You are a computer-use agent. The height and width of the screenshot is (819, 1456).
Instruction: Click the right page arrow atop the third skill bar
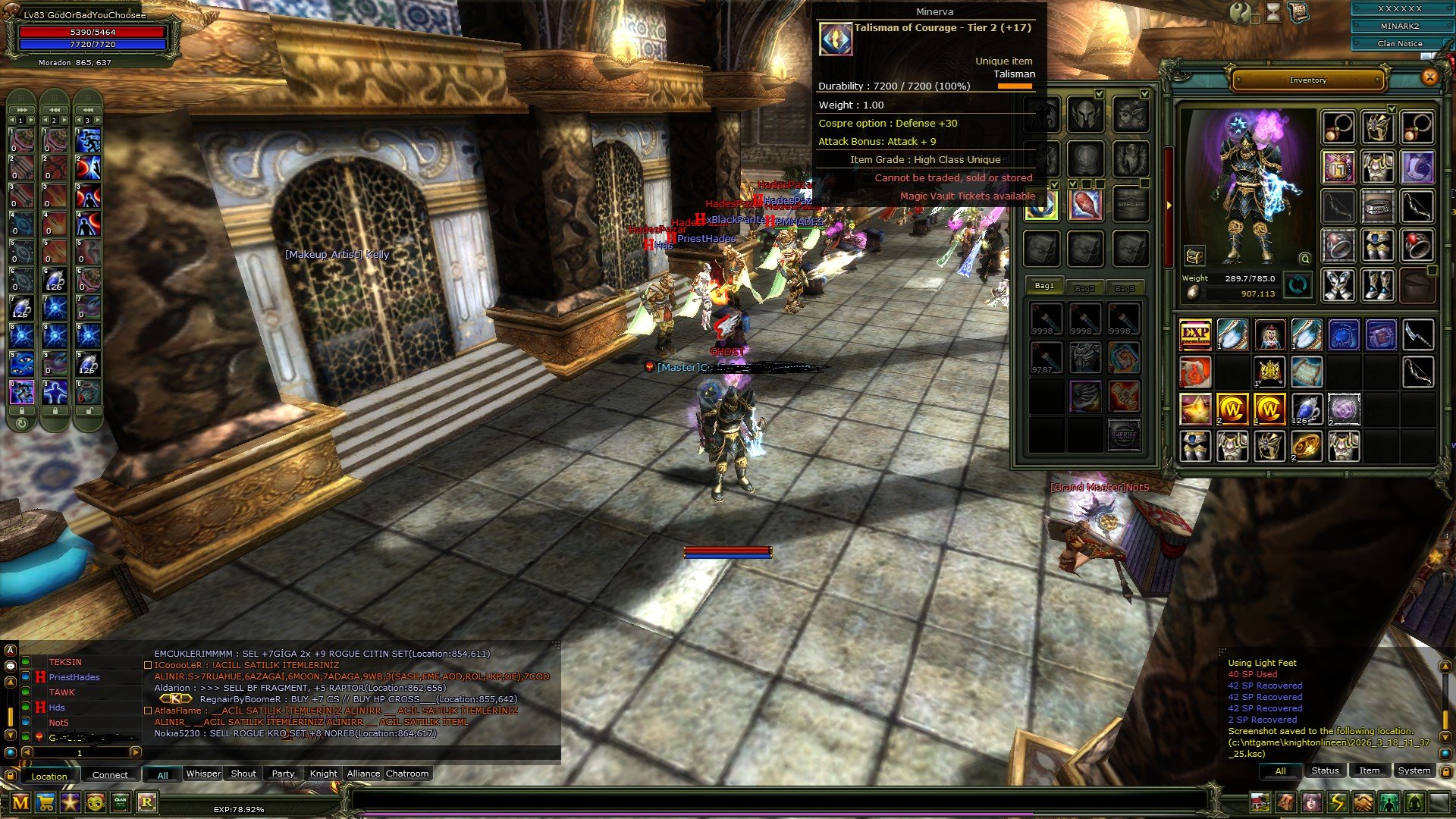point(96,121)
